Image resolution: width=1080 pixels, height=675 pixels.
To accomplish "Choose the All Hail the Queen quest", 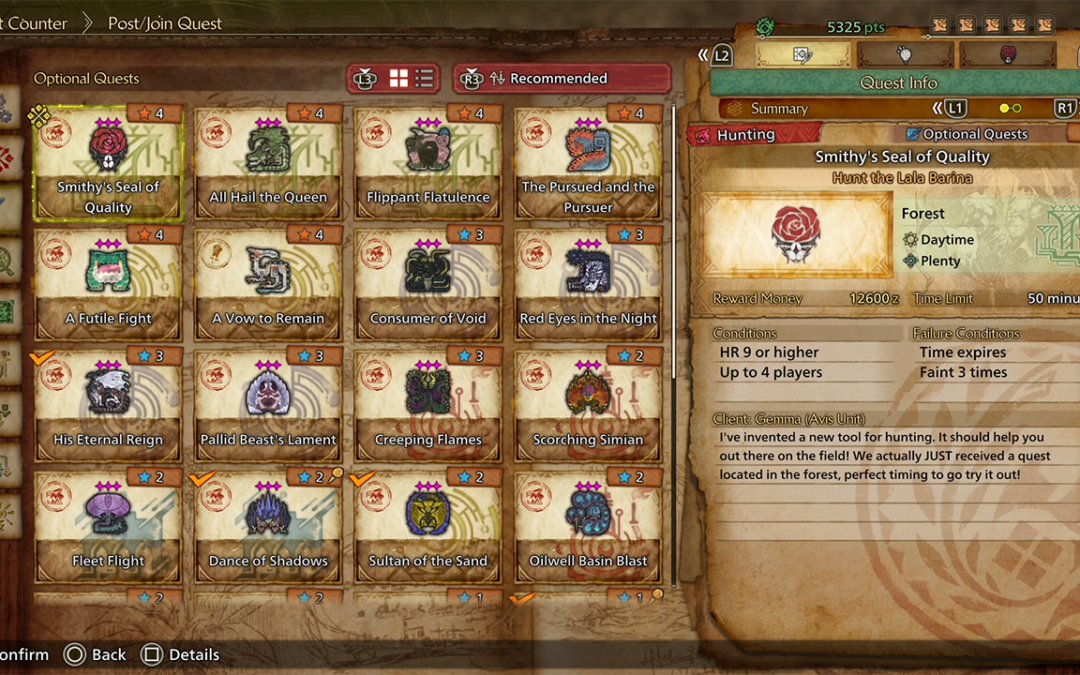I will [268, 163].
